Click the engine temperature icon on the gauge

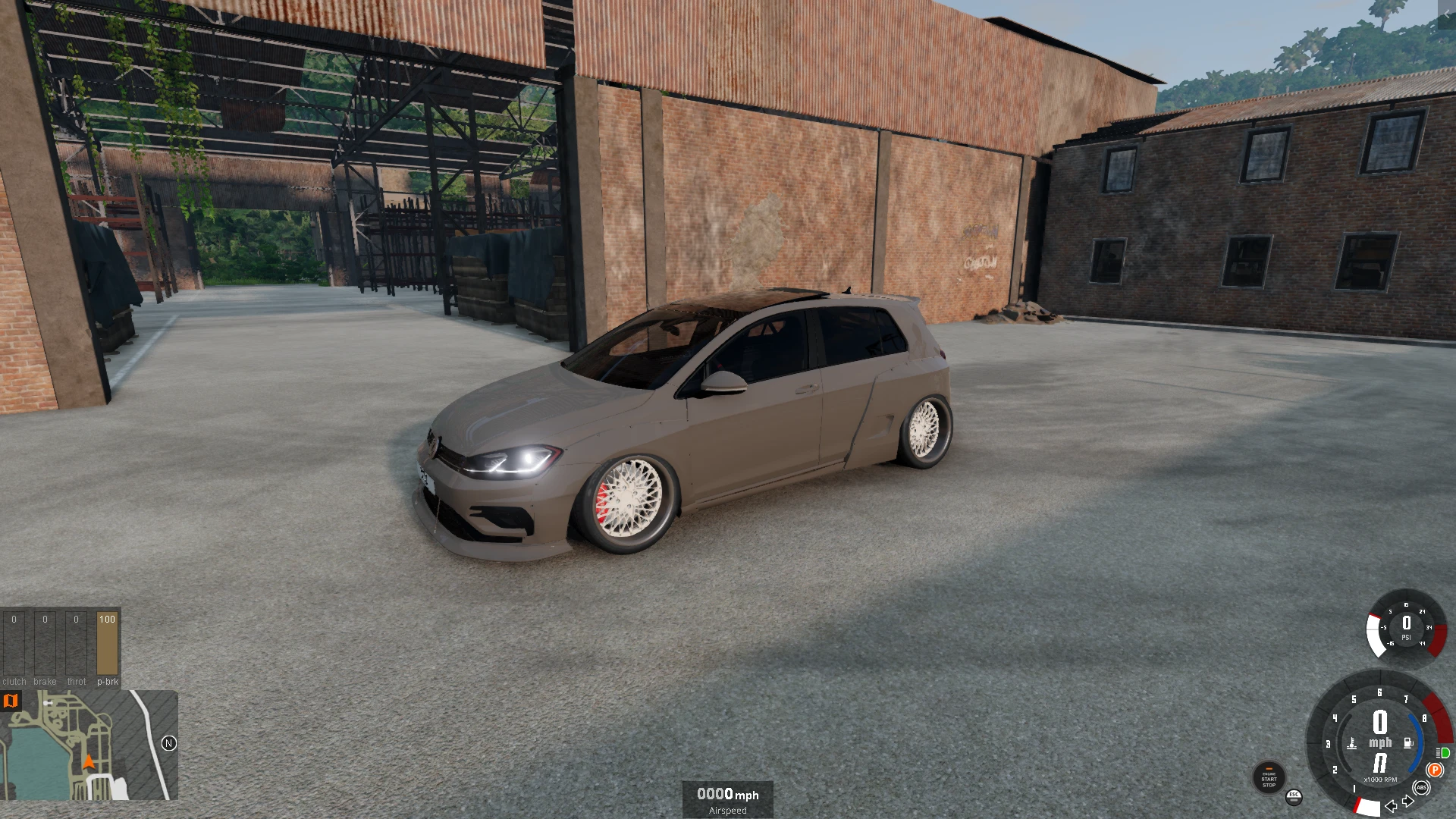(1352, 742)
